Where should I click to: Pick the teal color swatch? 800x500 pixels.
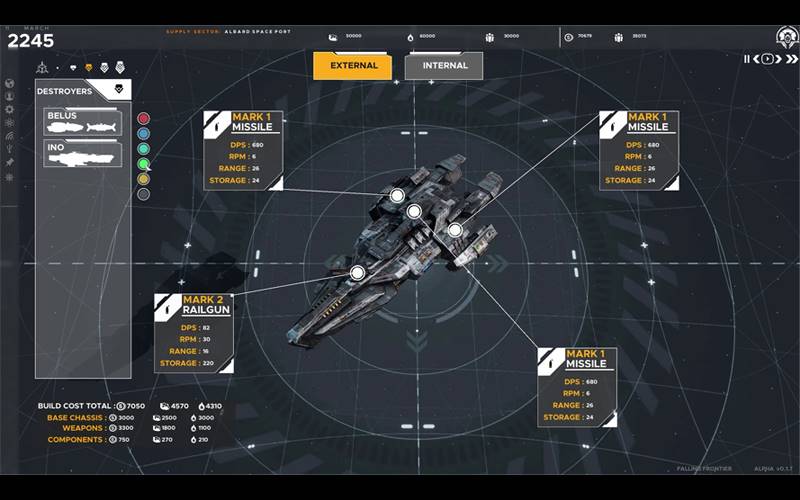(144, 148)
